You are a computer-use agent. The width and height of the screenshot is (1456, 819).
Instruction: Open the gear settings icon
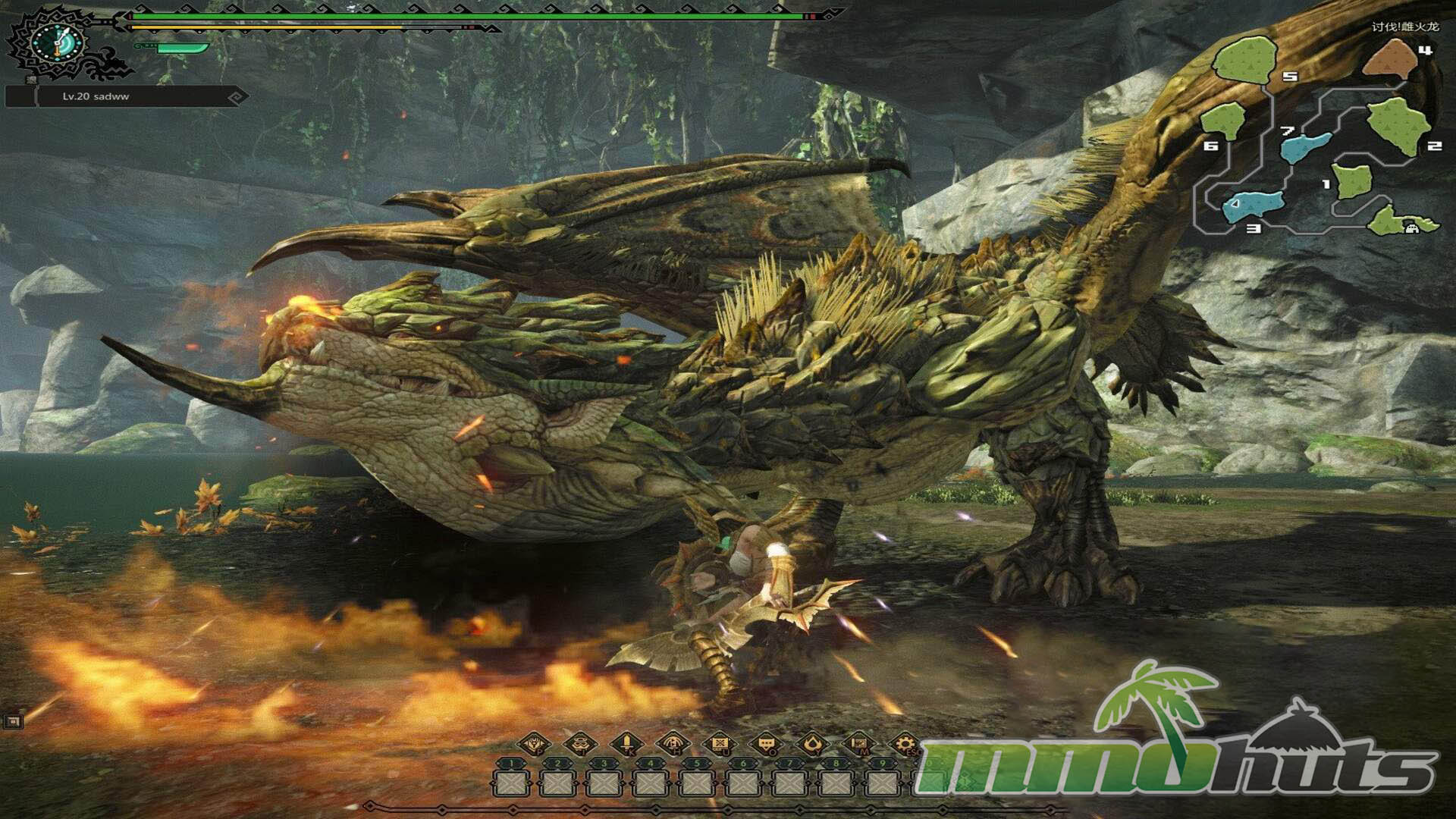[x=905, y=743]
